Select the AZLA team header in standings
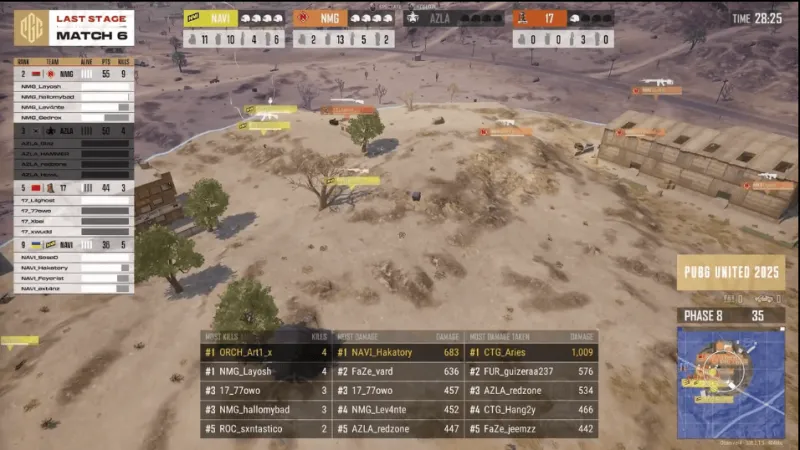This screenshot has width=800, height=450. (72, 130)
